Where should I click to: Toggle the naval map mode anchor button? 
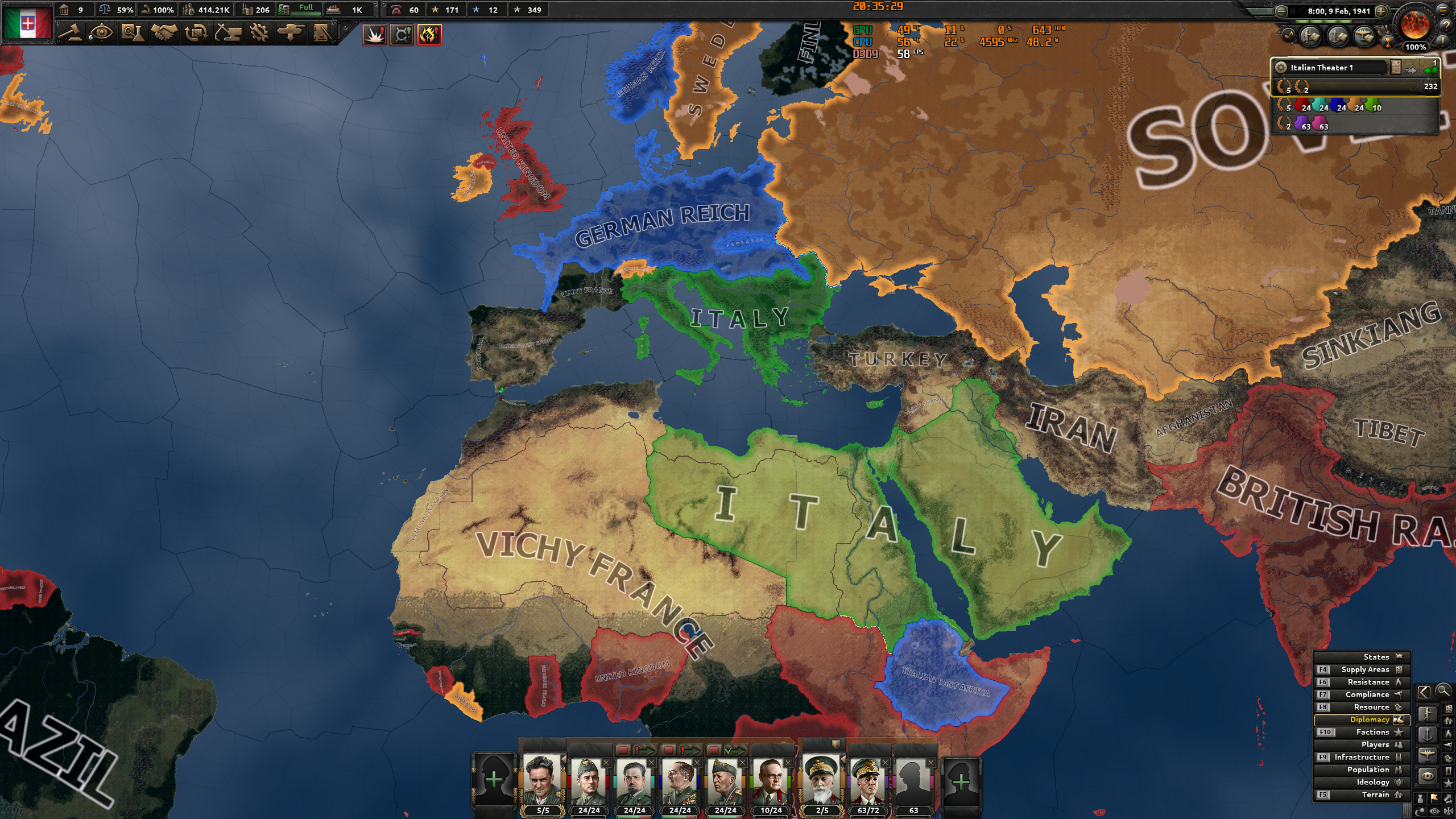[x=1428, y=734]
